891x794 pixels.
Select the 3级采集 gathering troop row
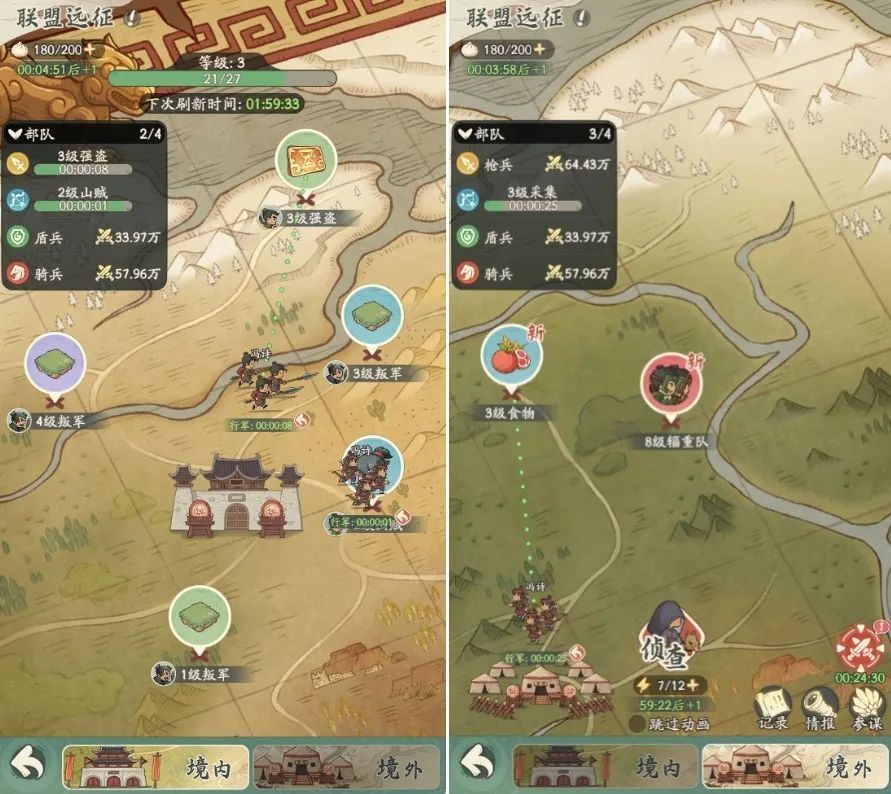(534, 199)
